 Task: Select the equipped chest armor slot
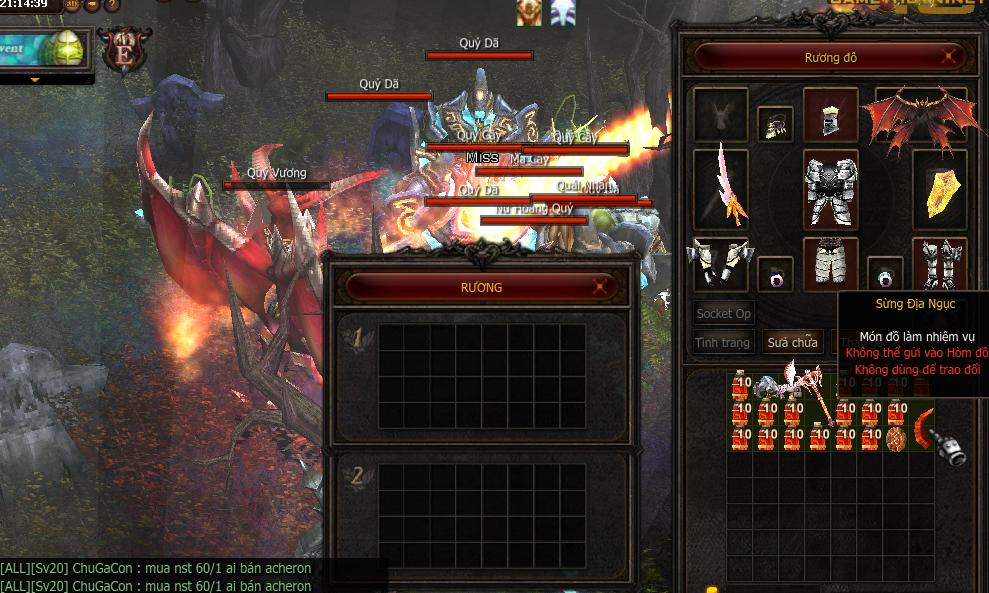[x=830, y=190]
